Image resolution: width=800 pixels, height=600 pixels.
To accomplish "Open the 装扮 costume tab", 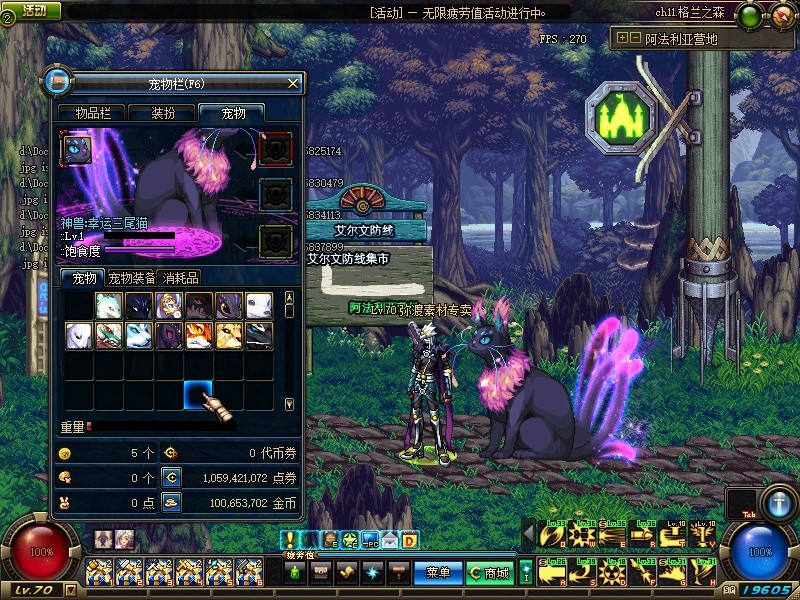I will 164,113.
